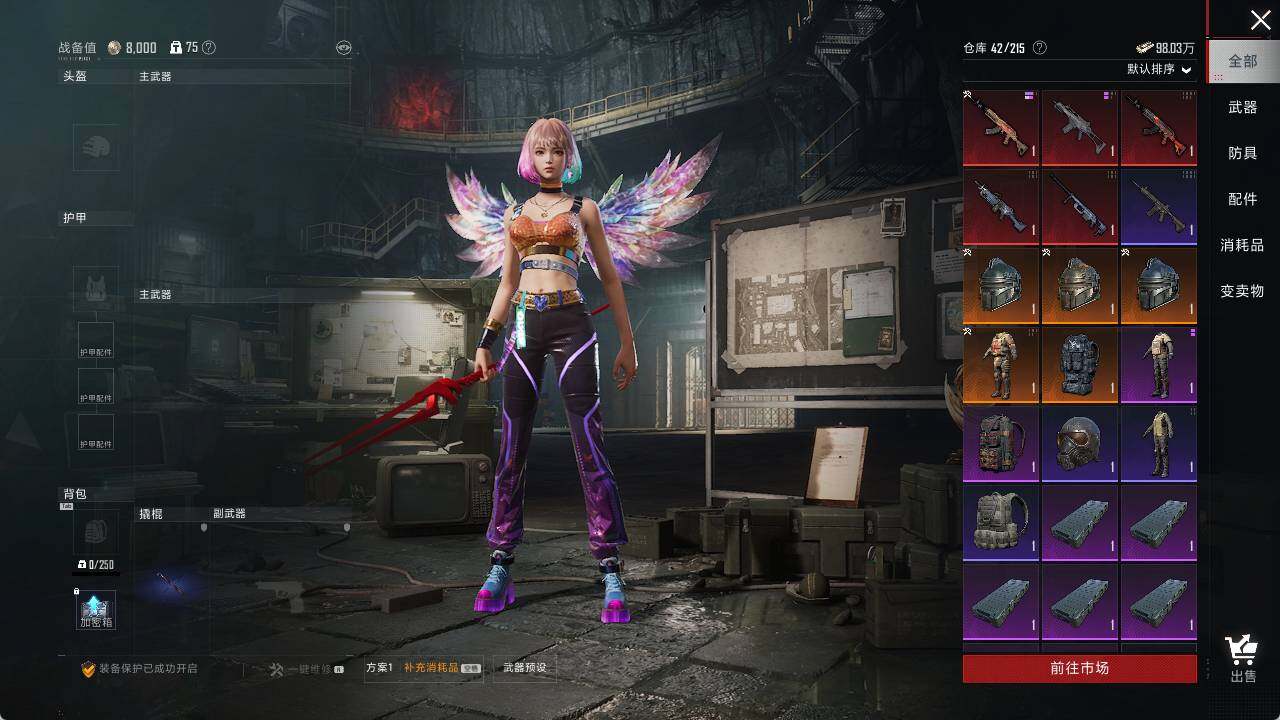This screenshot has width=1280, height=720.
Task: Open the help icon beside 仓库 capacity
Action: pyautogui.click(x=1040, y=47)
